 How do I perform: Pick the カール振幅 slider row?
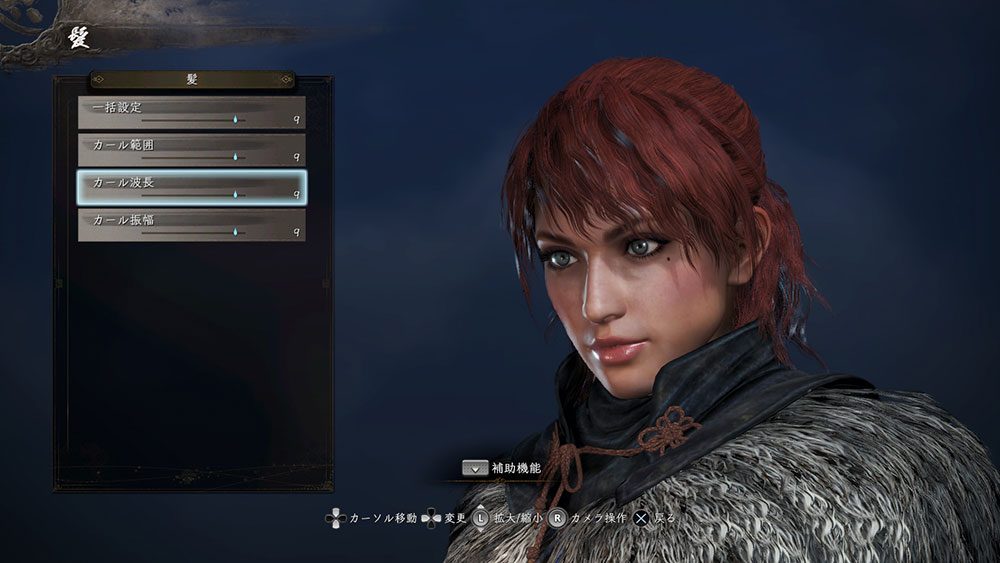(x=192, y=225)
